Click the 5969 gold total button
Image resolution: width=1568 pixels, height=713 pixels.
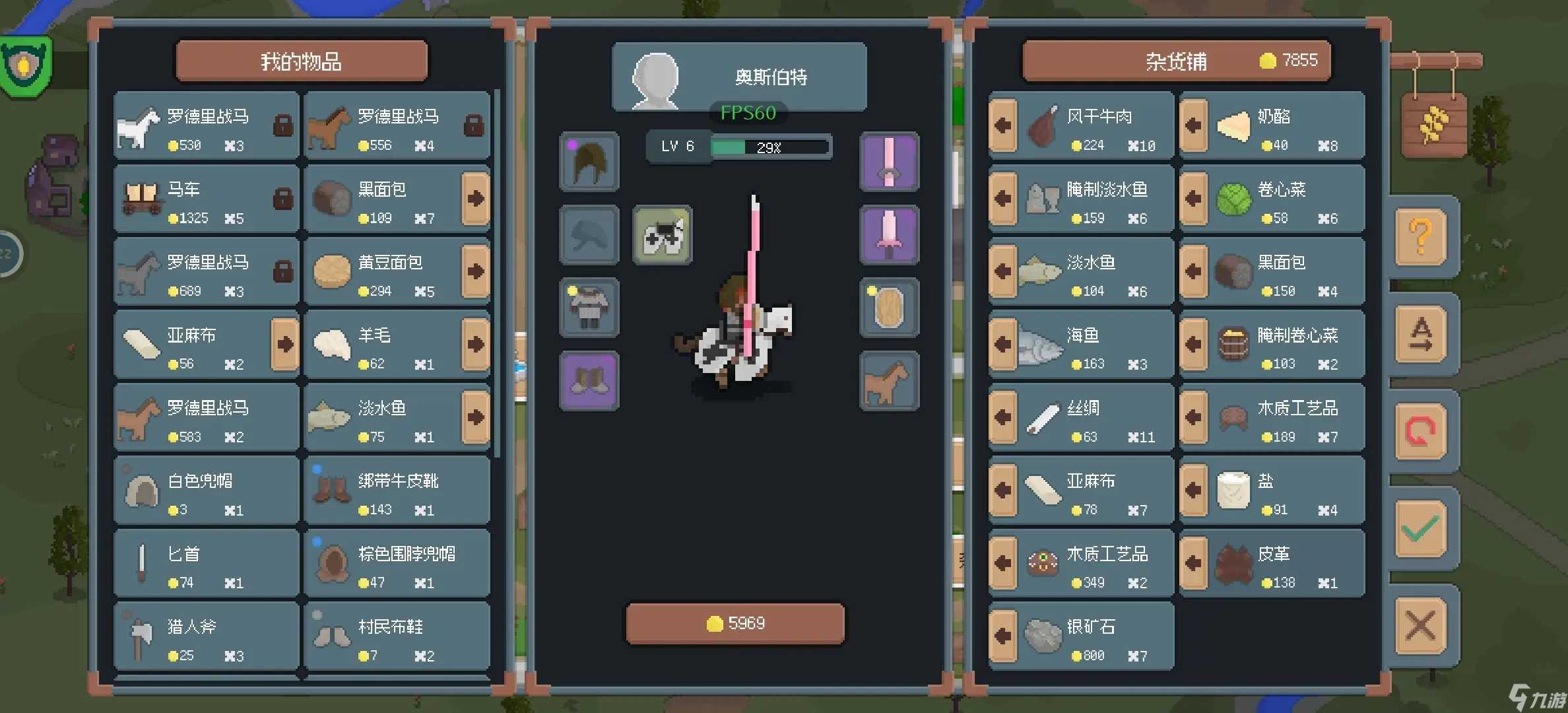[735, 621]
